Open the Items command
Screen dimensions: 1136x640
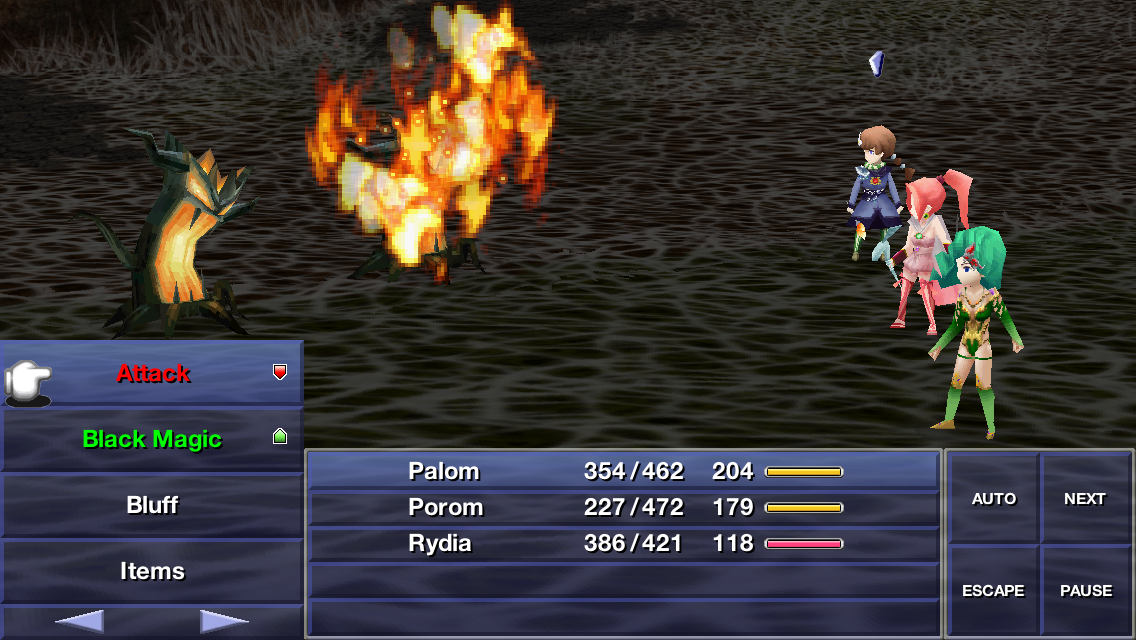point(152,571)
